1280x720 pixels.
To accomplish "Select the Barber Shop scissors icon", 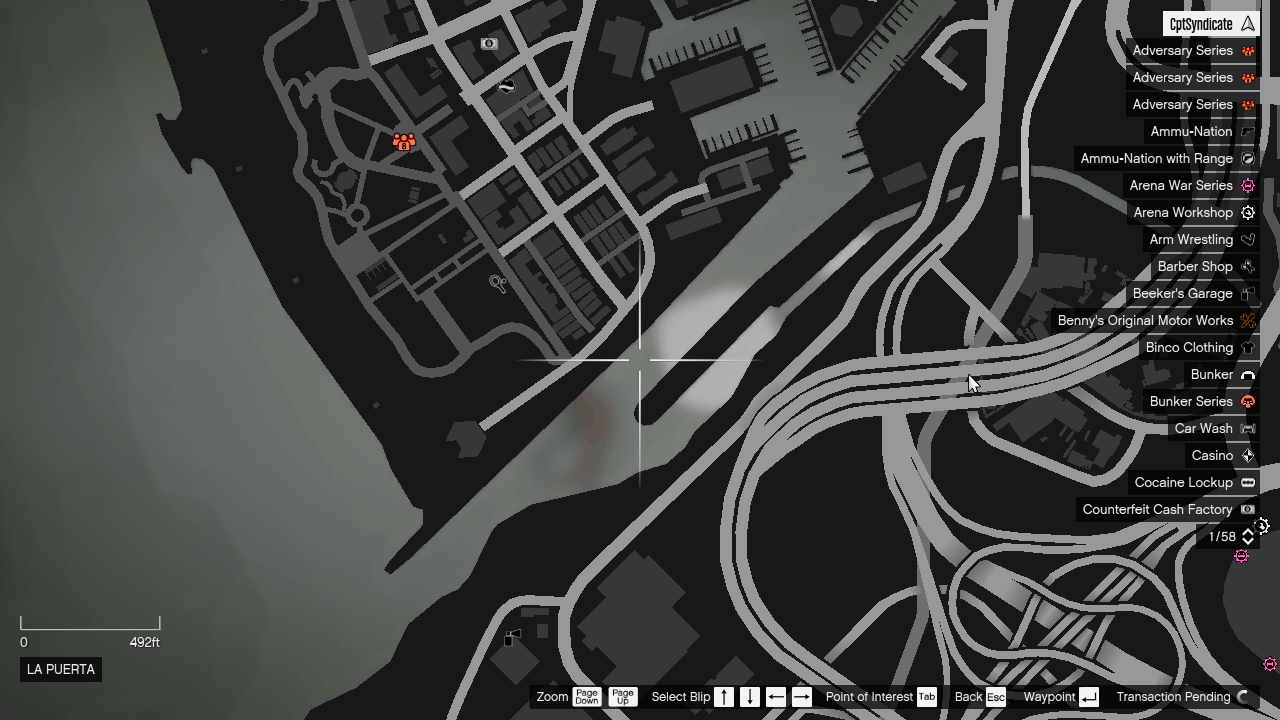I will 1247,266.
